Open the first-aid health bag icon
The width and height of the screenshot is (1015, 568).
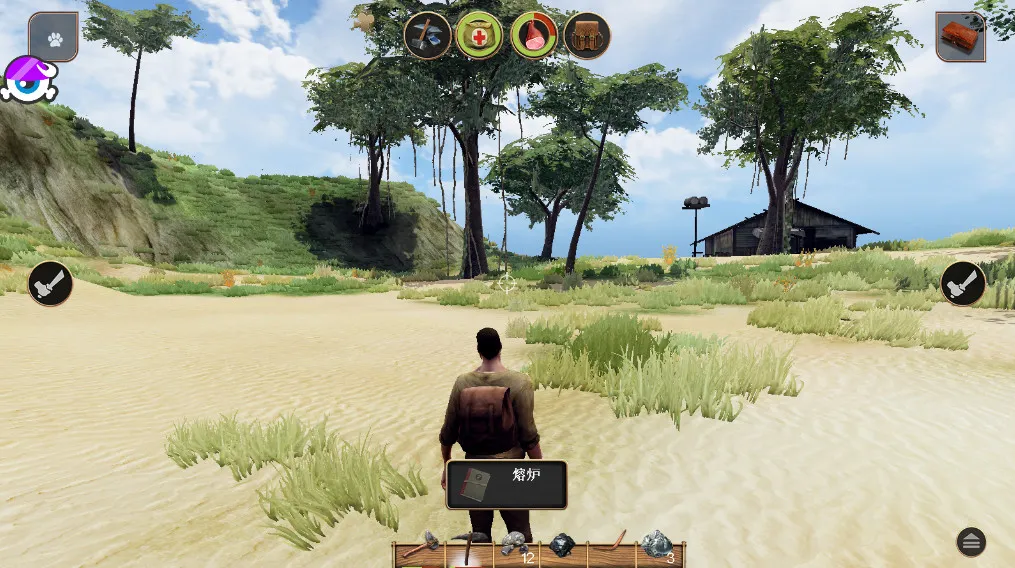479,36
